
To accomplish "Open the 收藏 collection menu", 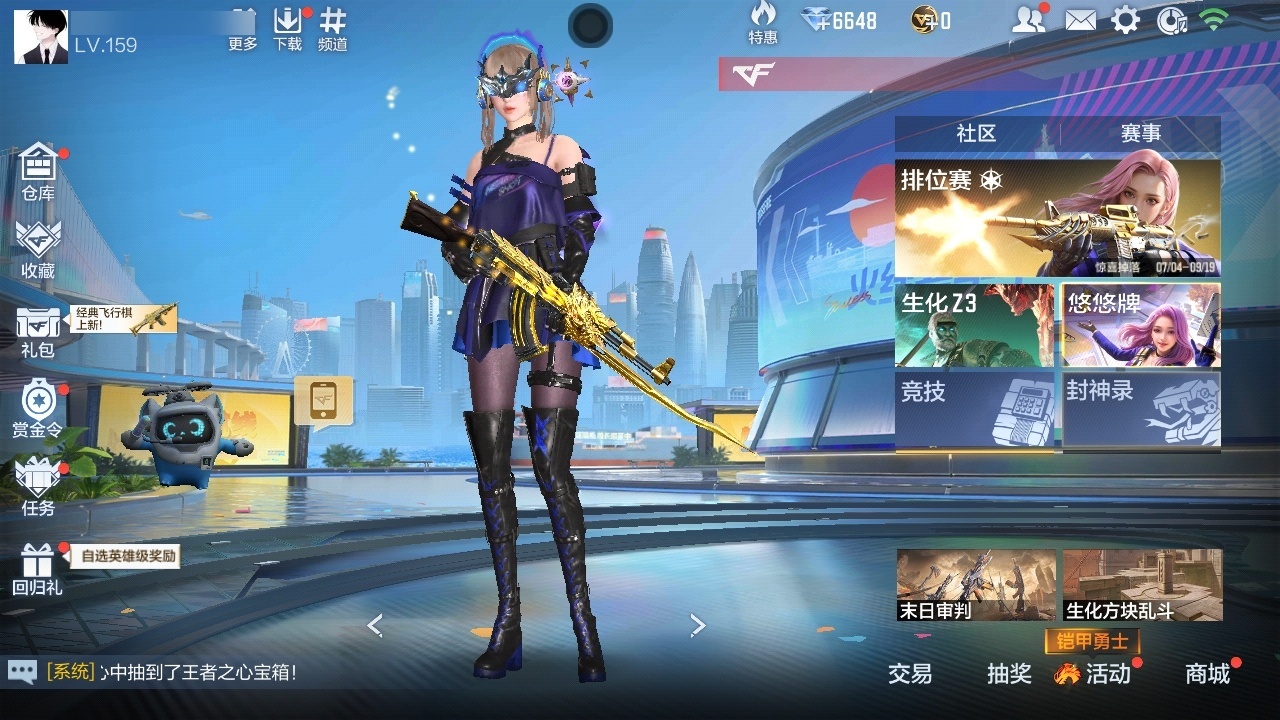I will 38,248.
